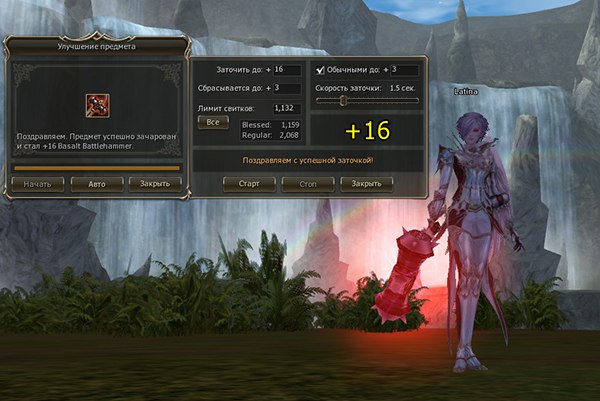
Task: Select the Basalt Battlehammer item slot
Action: click(97, 105)
